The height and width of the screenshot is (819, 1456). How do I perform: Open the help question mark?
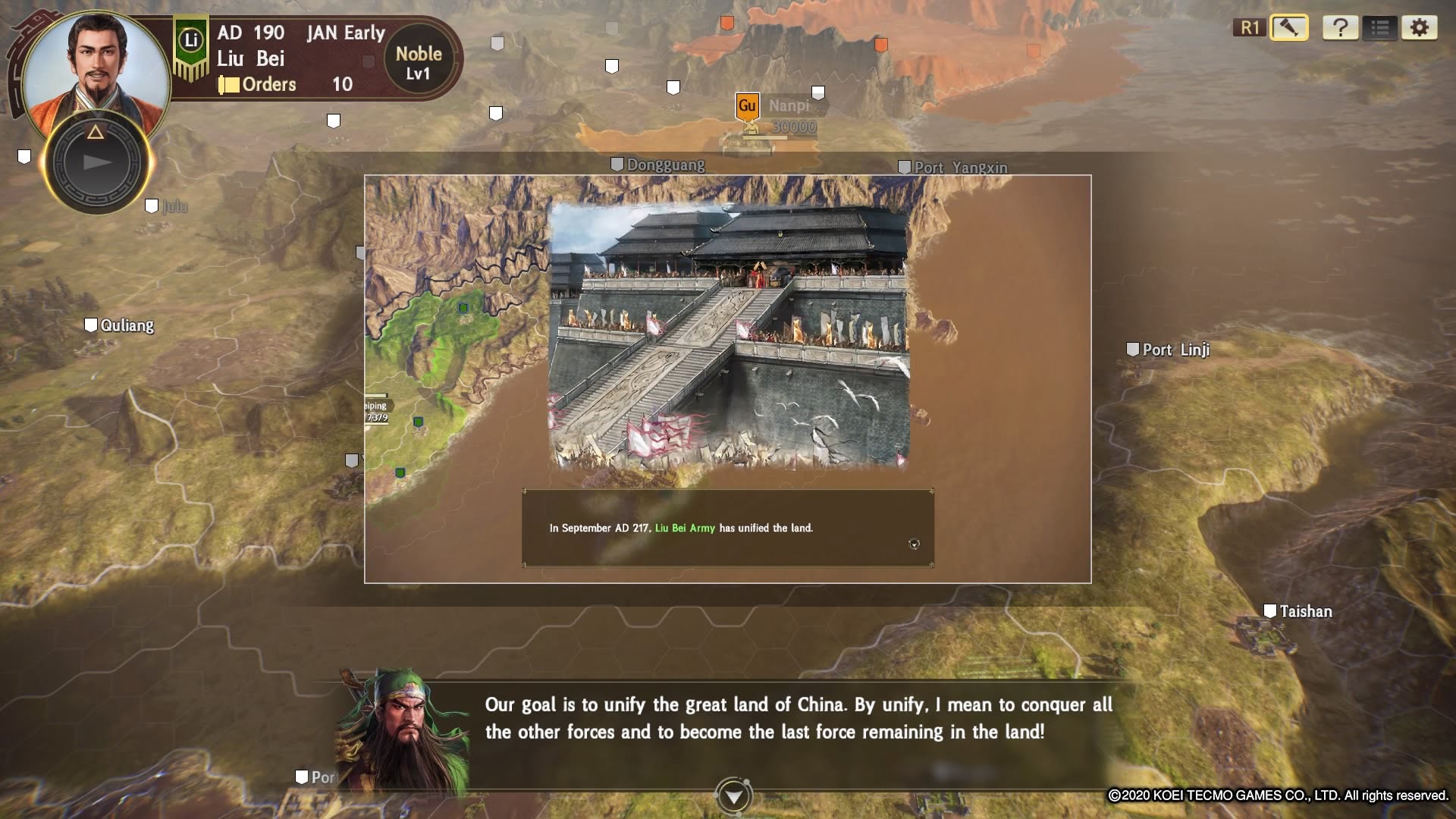coord(1340,28)
